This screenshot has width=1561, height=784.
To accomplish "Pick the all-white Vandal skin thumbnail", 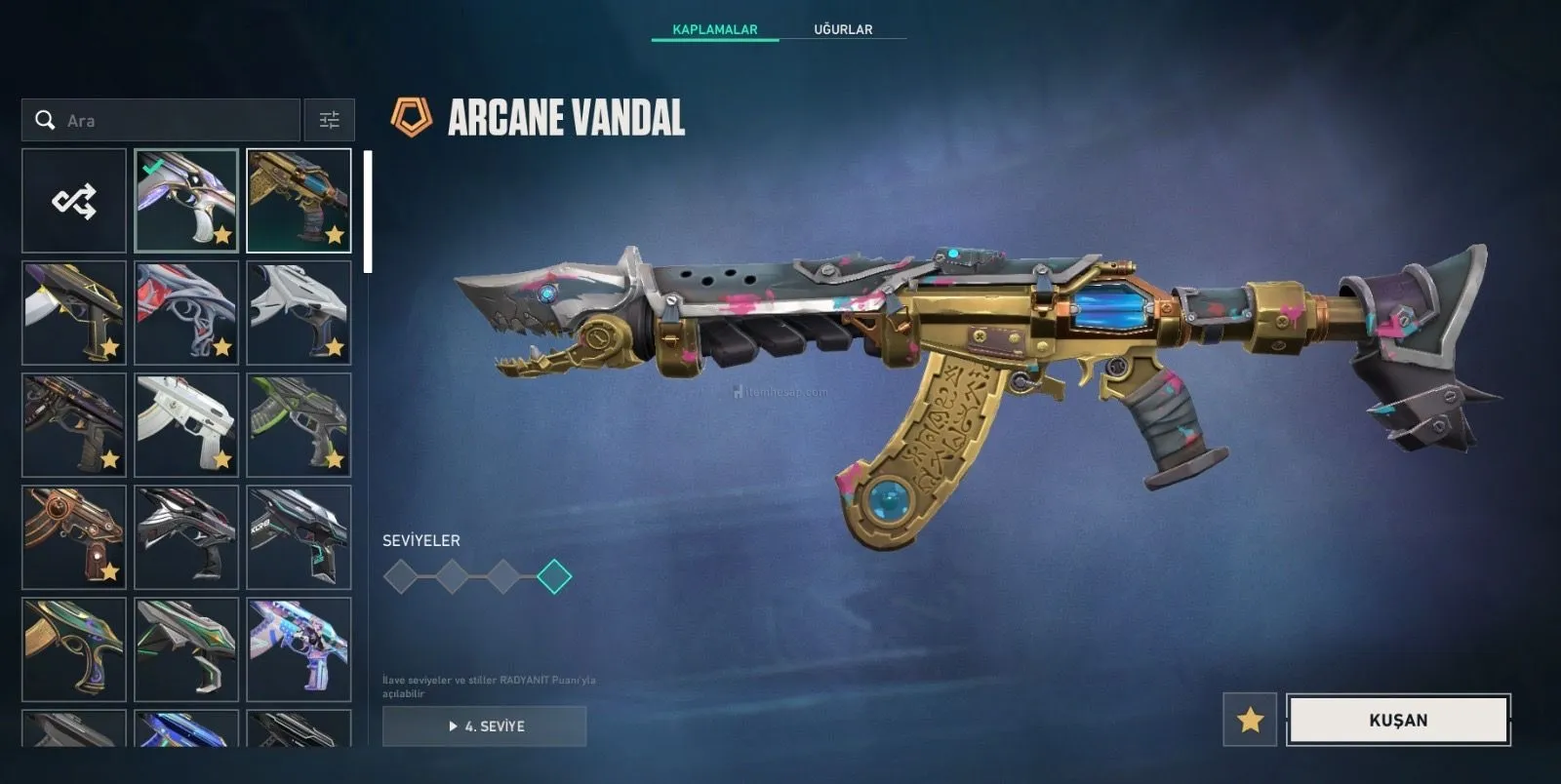I will [x=186, y=425].
